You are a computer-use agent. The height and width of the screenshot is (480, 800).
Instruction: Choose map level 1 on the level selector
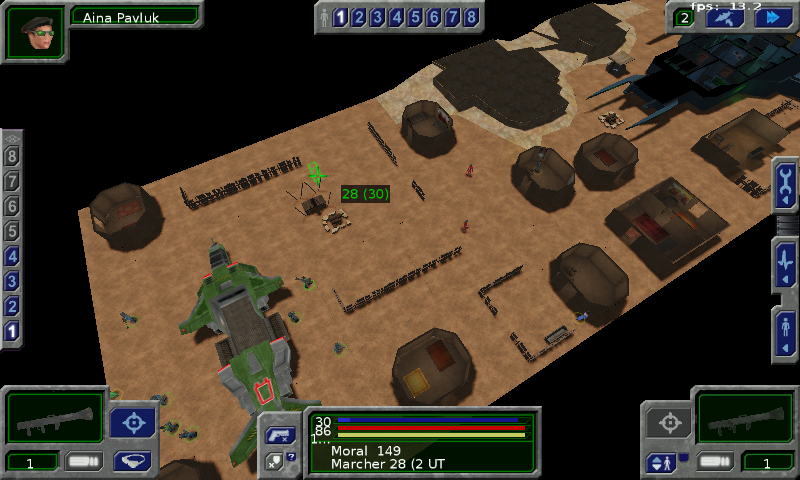(x=13, y=331)
